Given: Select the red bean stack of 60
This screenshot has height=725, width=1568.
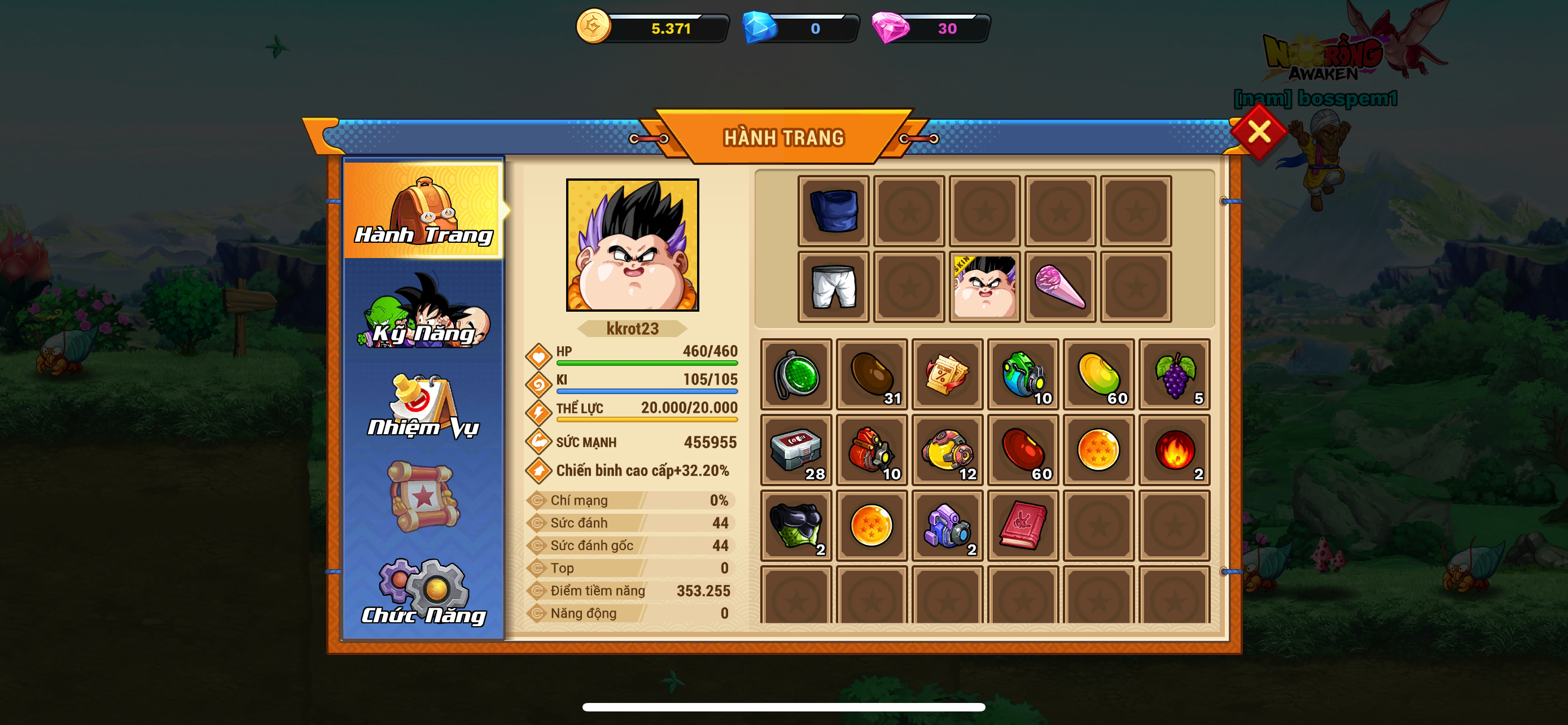Looking at the screenshot, I should [1023, 450].
